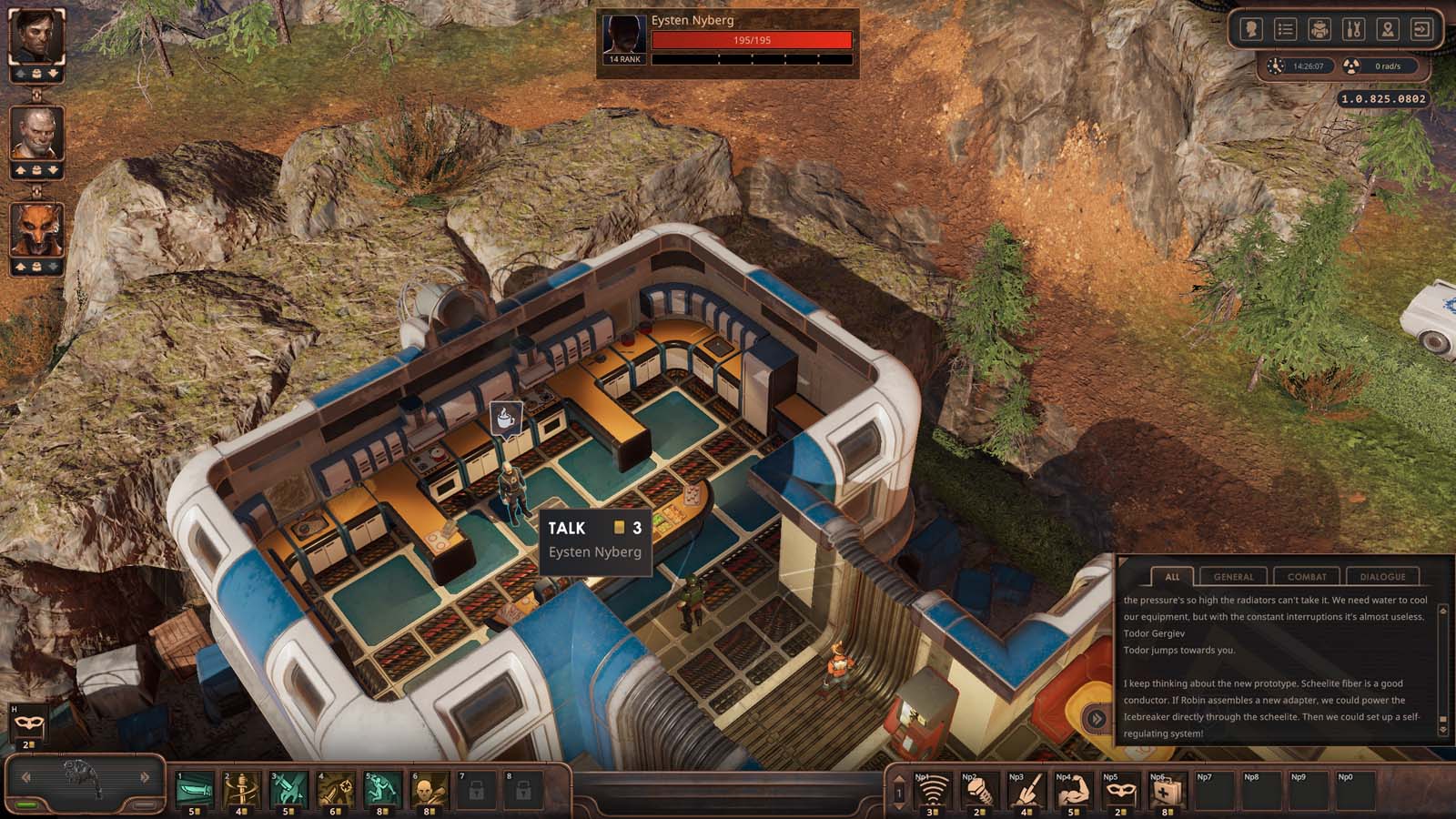The image size is (1456, 819).
Task: Click the ALL log tab button
Action: click(1172, 576)
